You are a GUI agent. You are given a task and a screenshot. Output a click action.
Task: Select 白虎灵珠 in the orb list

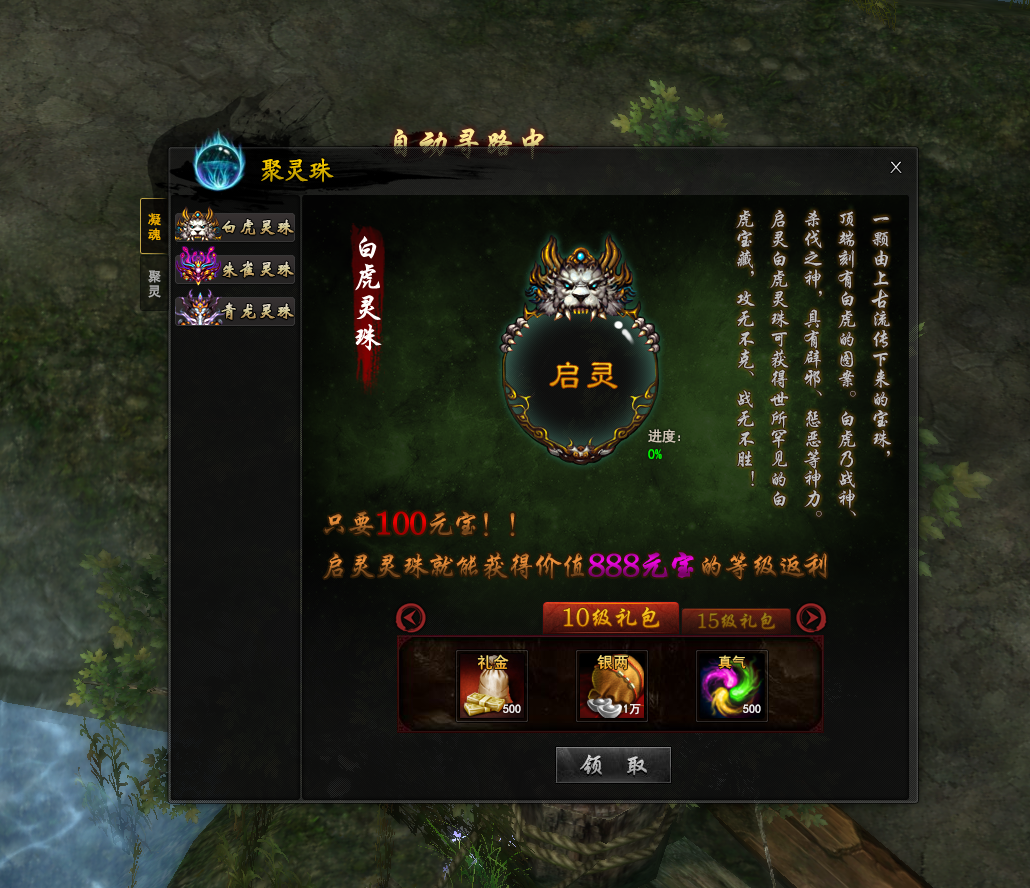point(235,226)
